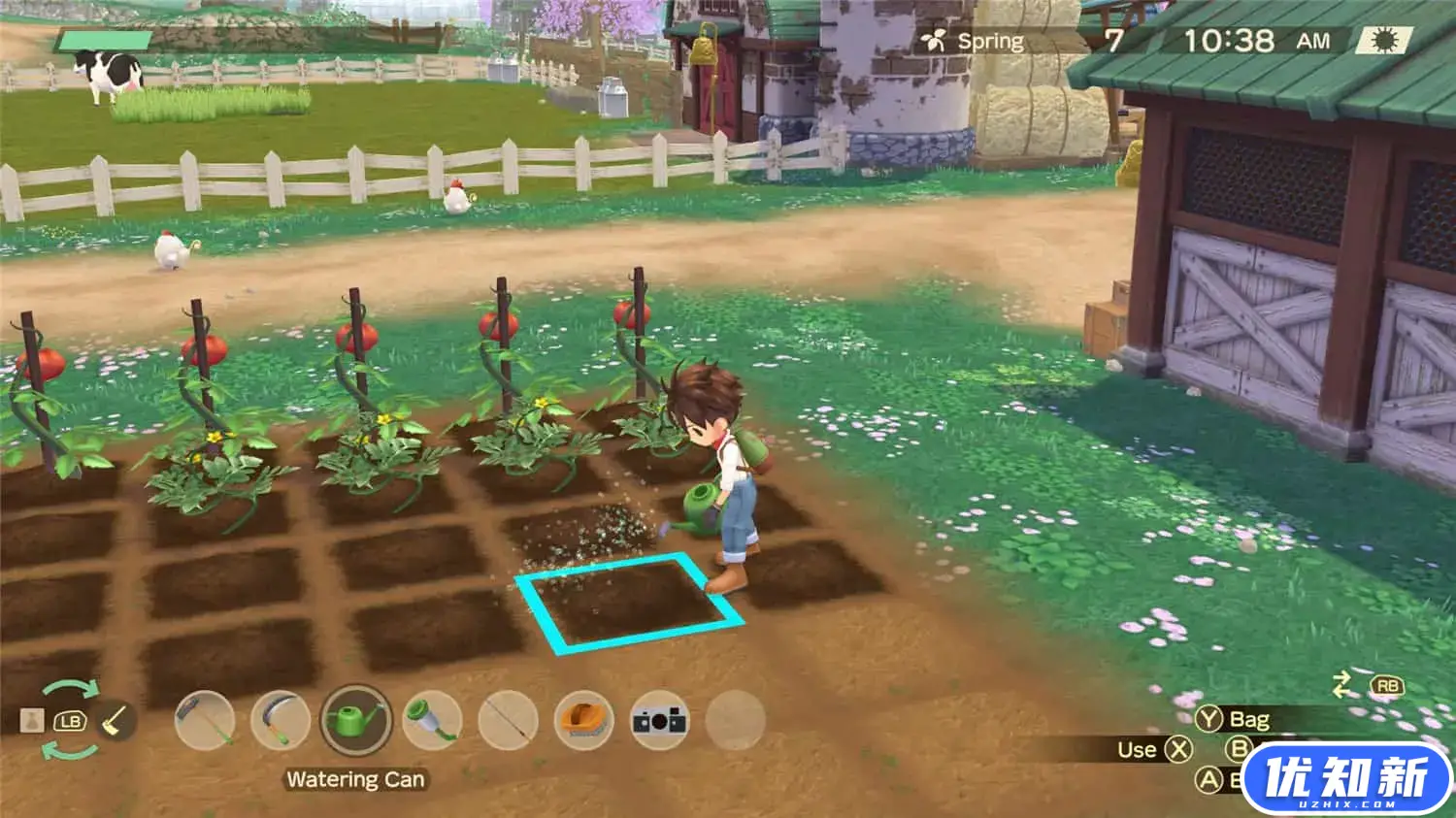Viewport: 1456px width, 818px height.
Task: Click the green stamina bar
Action: point(107,42)
